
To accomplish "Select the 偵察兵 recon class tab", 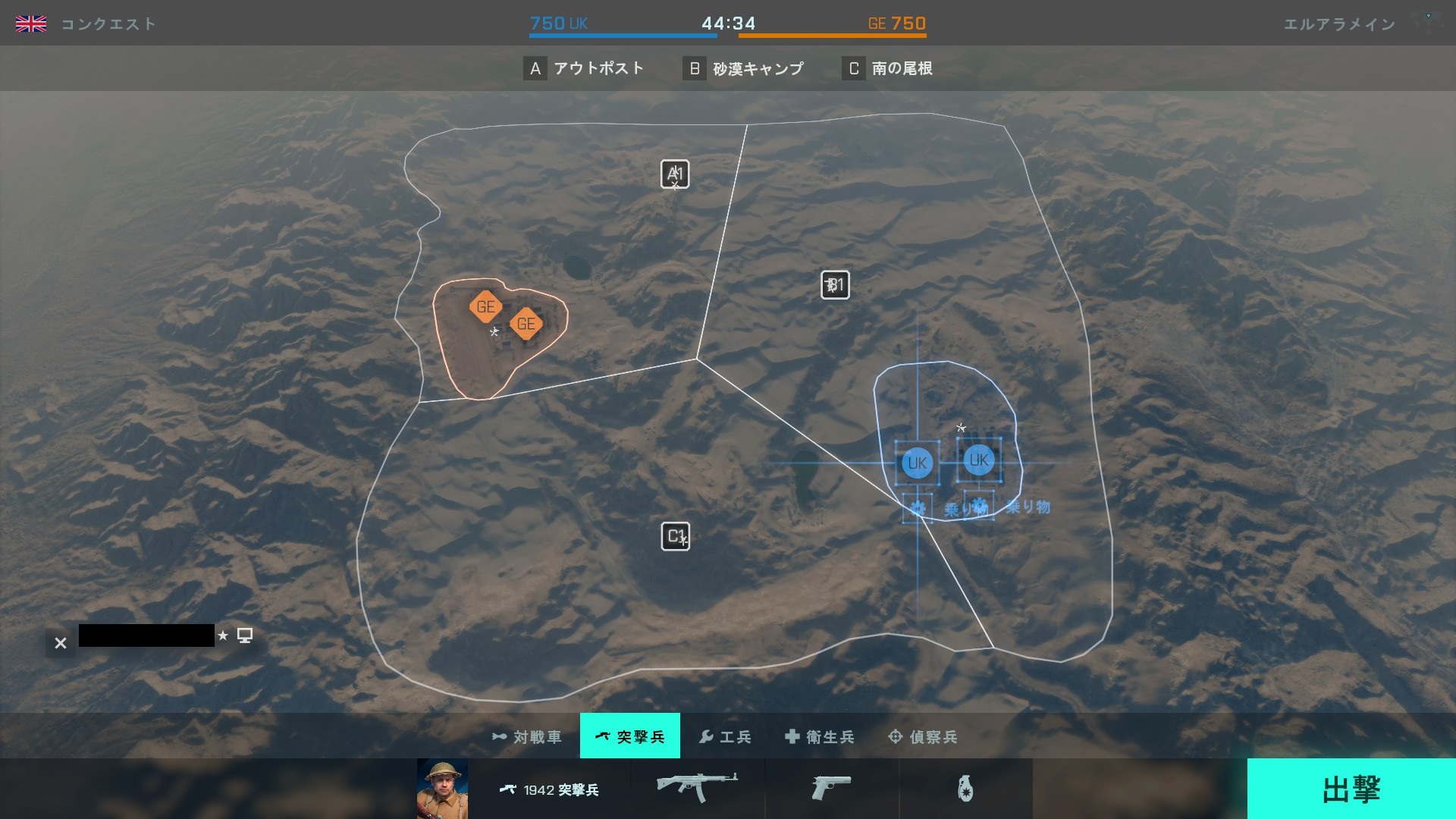I will 923,736.
